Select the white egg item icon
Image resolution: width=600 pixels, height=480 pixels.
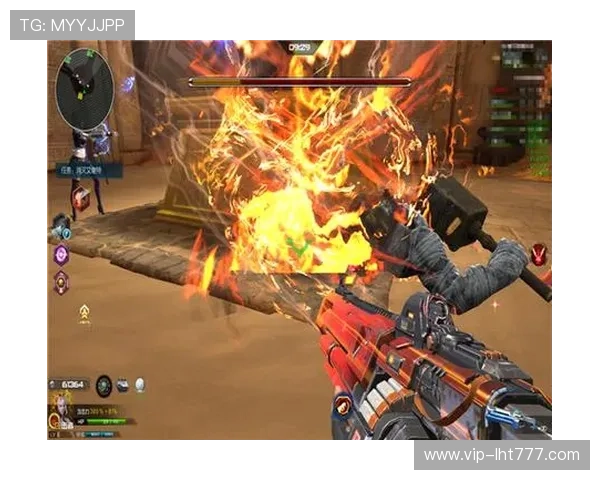[140, 384]
